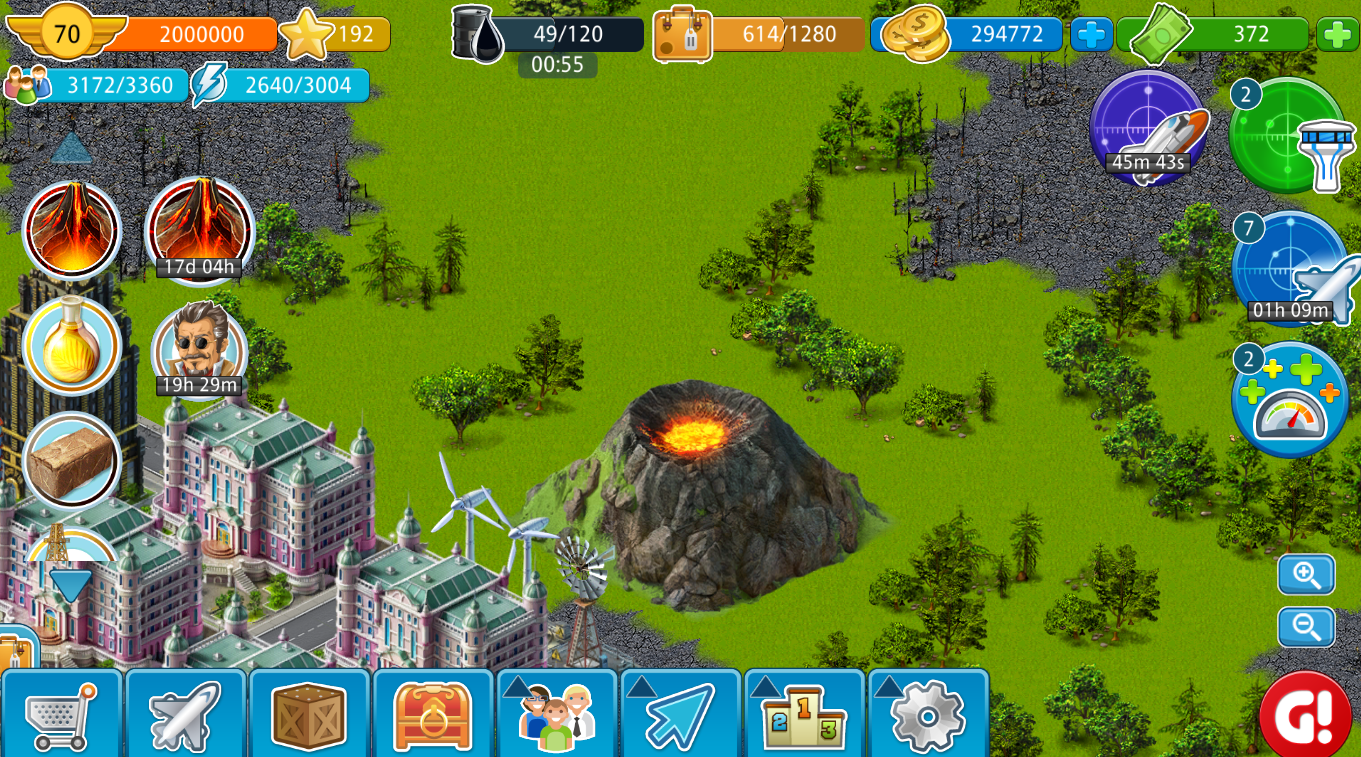1361x757 pixels.
Task: View the ranking podium leaderboard
Action: [805, 714]
